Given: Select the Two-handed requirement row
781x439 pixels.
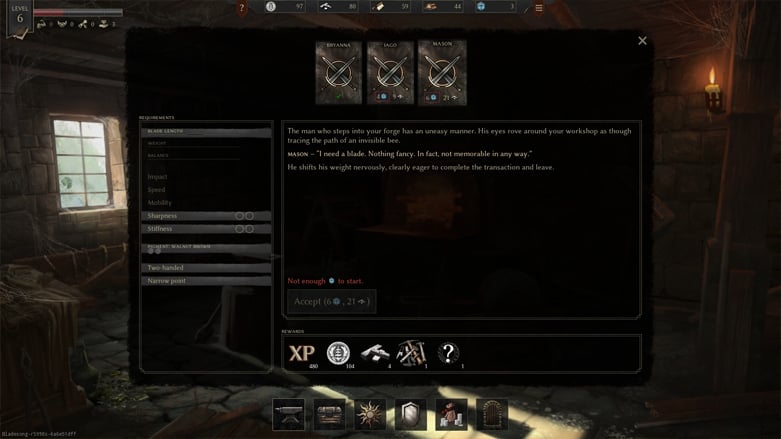Looking at the screenshot, I should click(x=206, y=268).
